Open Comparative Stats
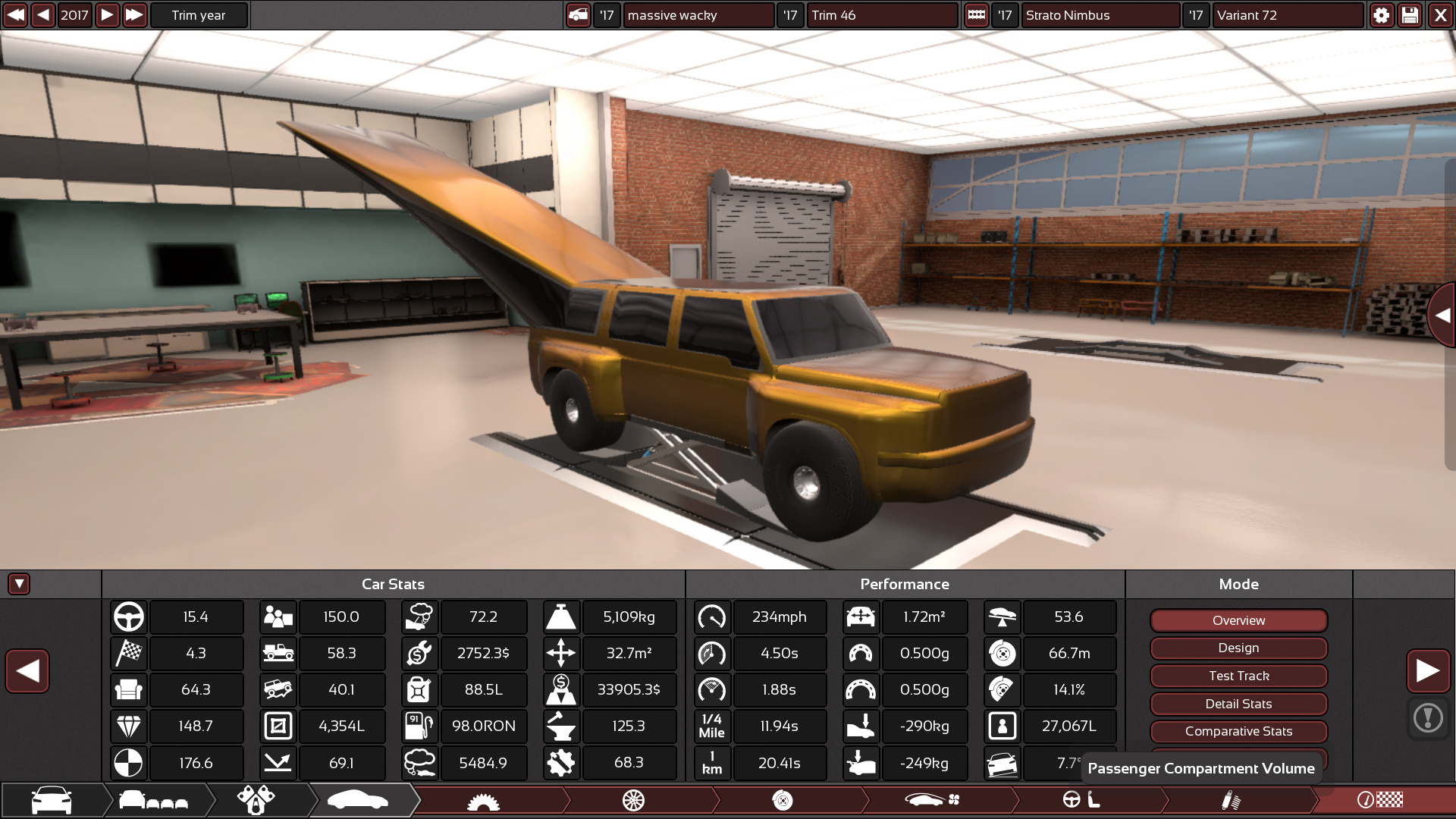Screen dimensions: 1456x819 click(x=1238, y=732)
